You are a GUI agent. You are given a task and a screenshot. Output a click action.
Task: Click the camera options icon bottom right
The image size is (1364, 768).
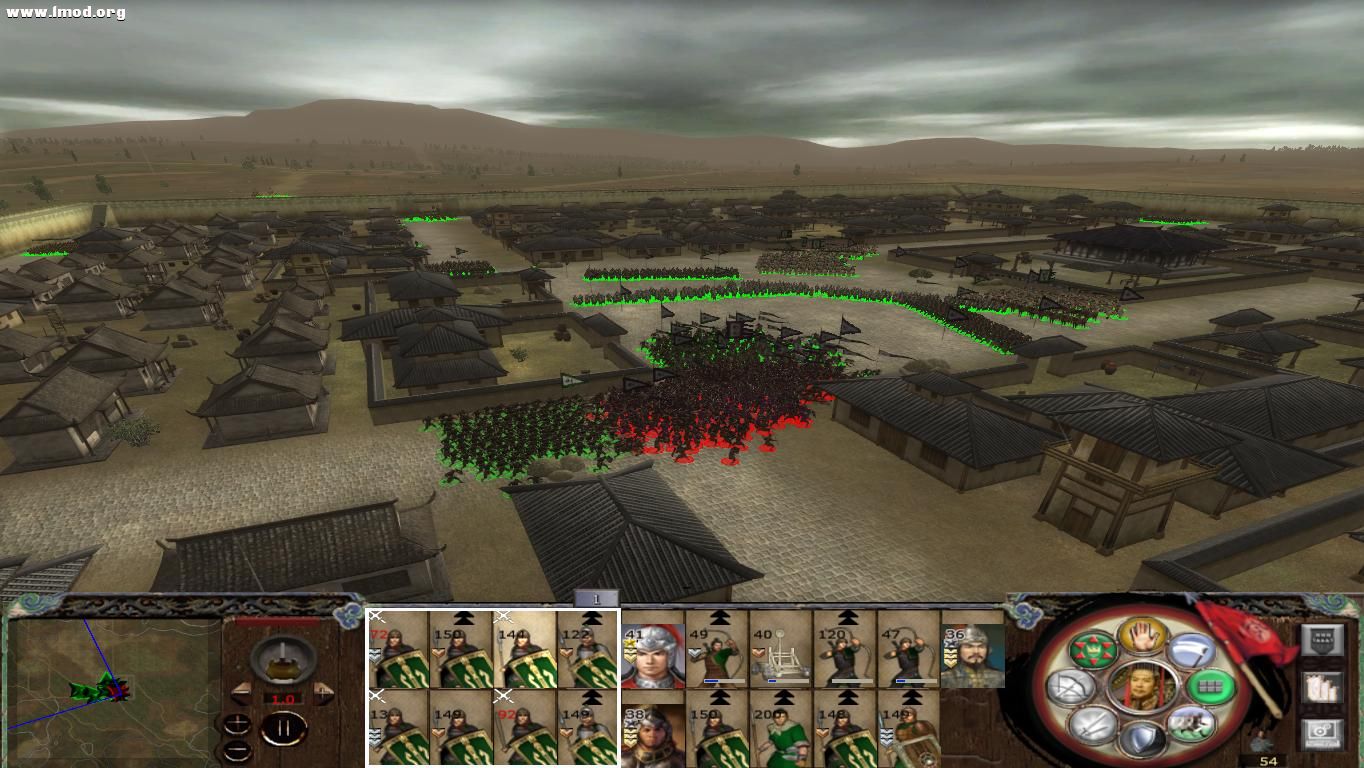(x=1320, y=735)
